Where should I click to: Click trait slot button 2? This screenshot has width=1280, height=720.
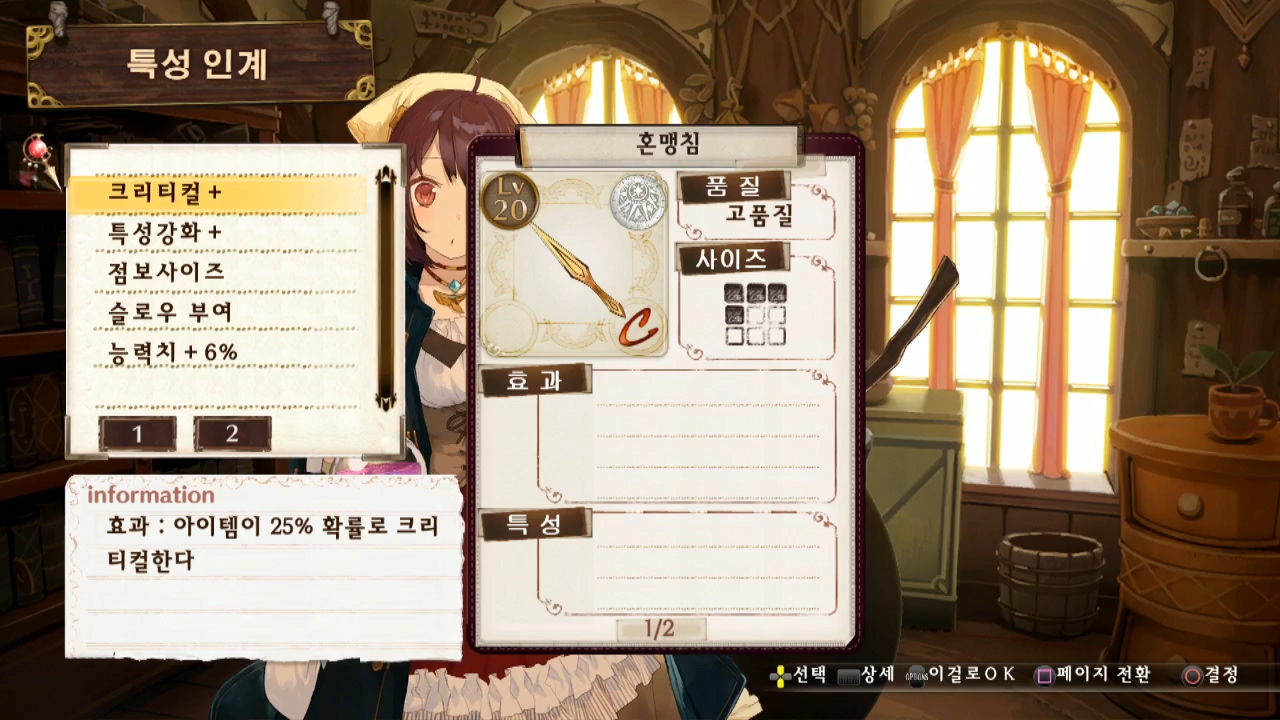(x=232, y=434)
